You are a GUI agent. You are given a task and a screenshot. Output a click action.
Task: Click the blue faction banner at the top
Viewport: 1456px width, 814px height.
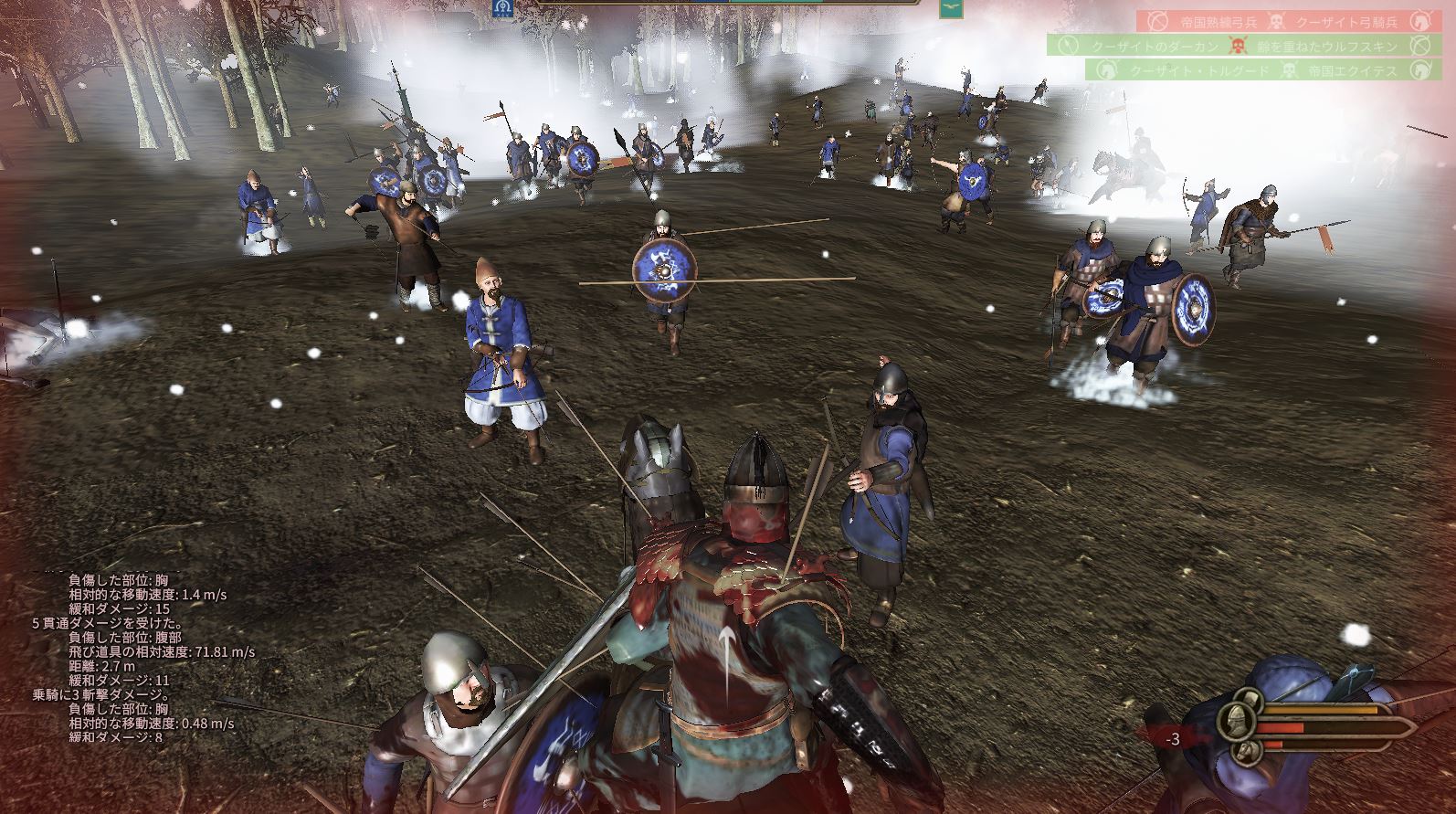pyautogui.click(x=501, y=8)
